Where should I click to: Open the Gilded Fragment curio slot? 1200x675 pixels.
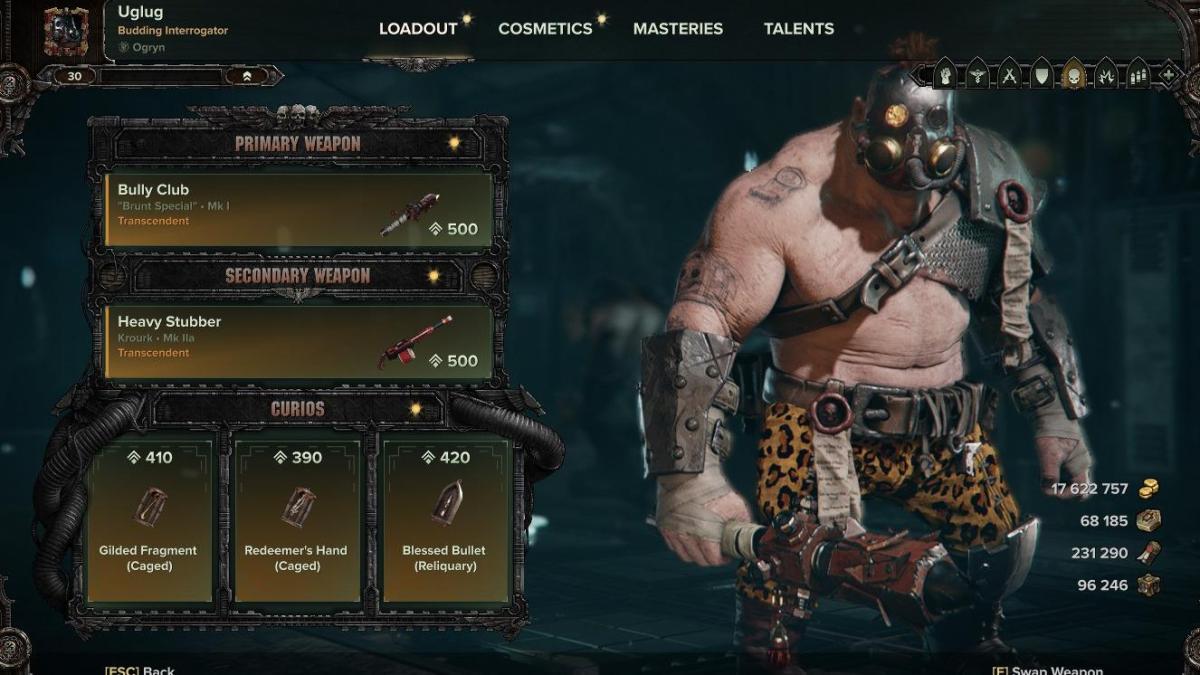148,519
